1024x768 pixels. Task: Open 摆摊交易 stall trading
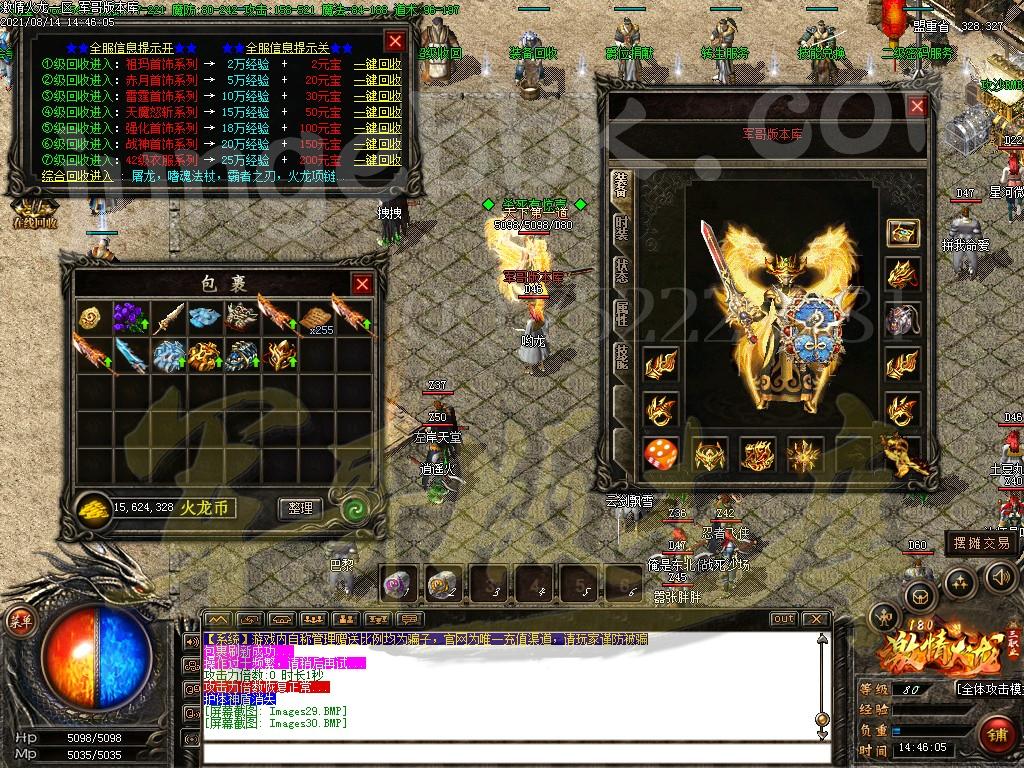click(x=980, y=543)
